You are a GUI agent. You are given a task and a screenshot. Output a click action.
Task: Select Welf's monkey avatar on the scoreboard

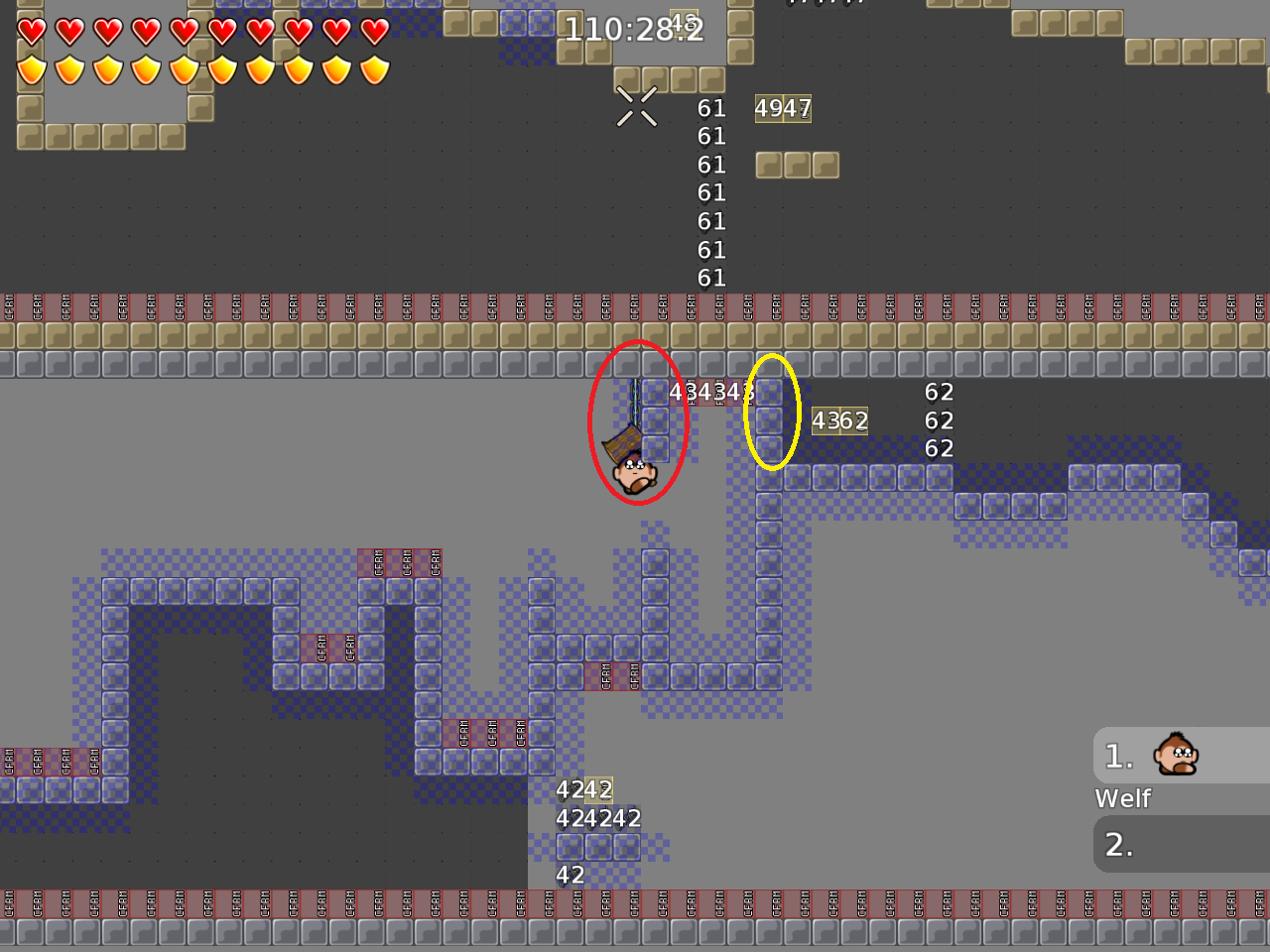(x=1175, y=755)
